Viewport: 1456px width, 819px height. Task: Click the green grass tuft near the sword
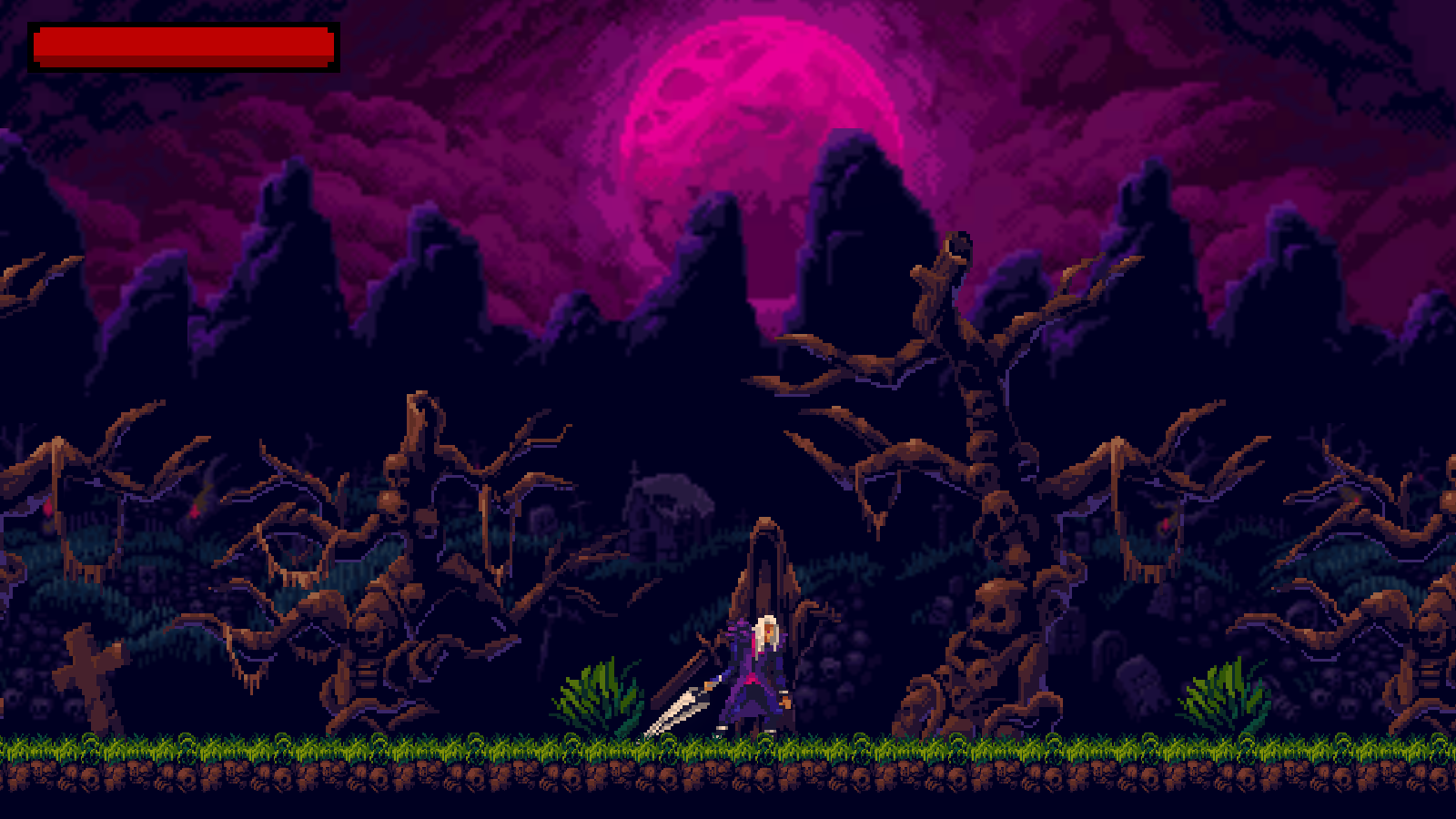point(601,692)
